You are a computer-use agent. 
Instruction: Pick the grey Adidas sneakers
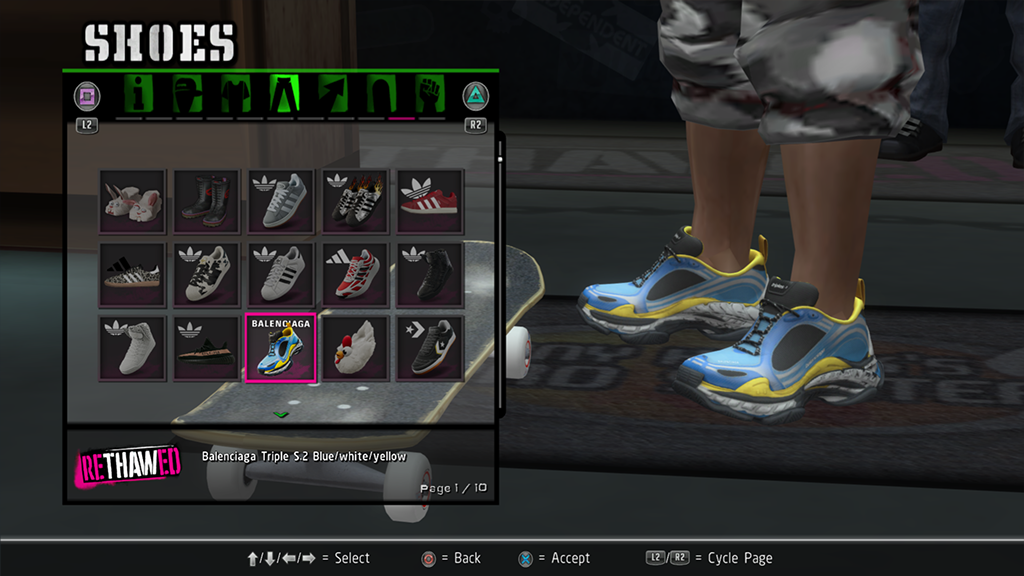(x=280, y=202)
